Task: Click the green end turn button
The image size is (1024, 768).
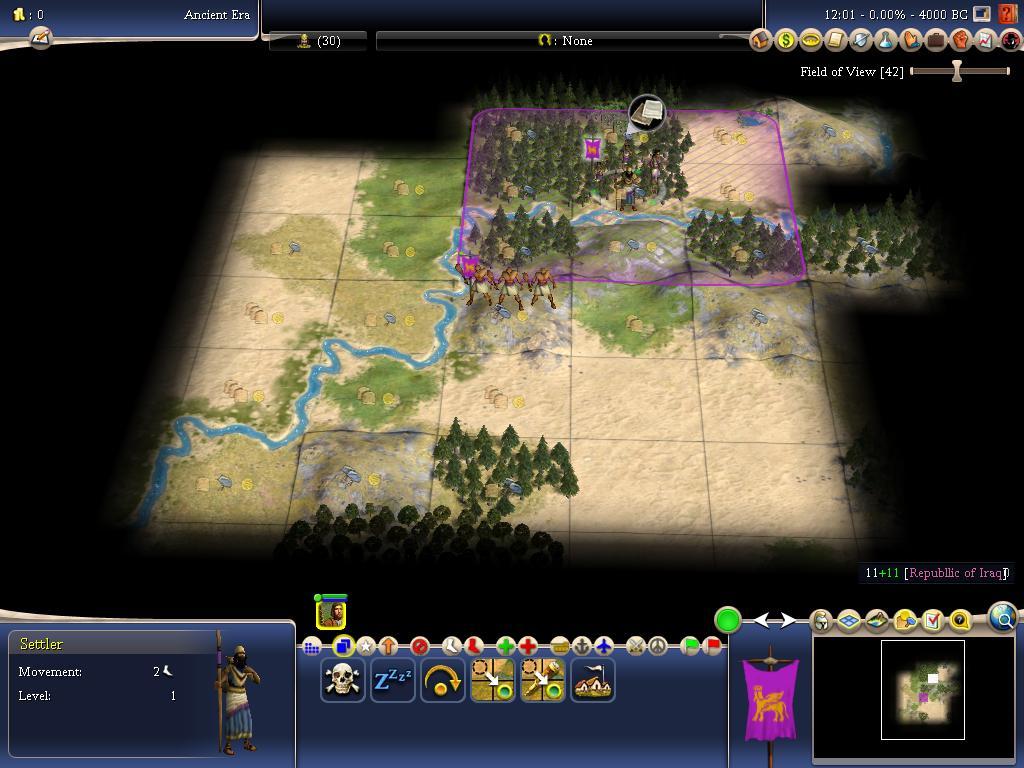Action: [727, 620]
